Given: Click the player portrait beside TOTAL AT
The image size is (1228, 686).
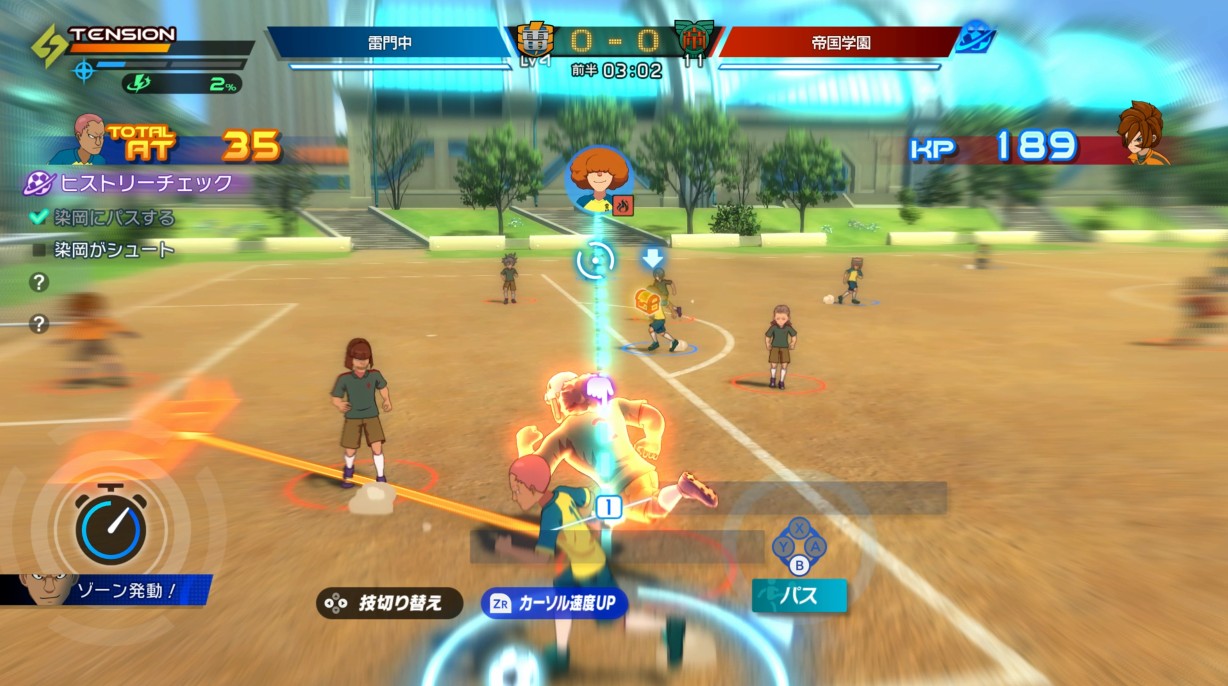Looking at the screenshot, I should click(77, 140).
